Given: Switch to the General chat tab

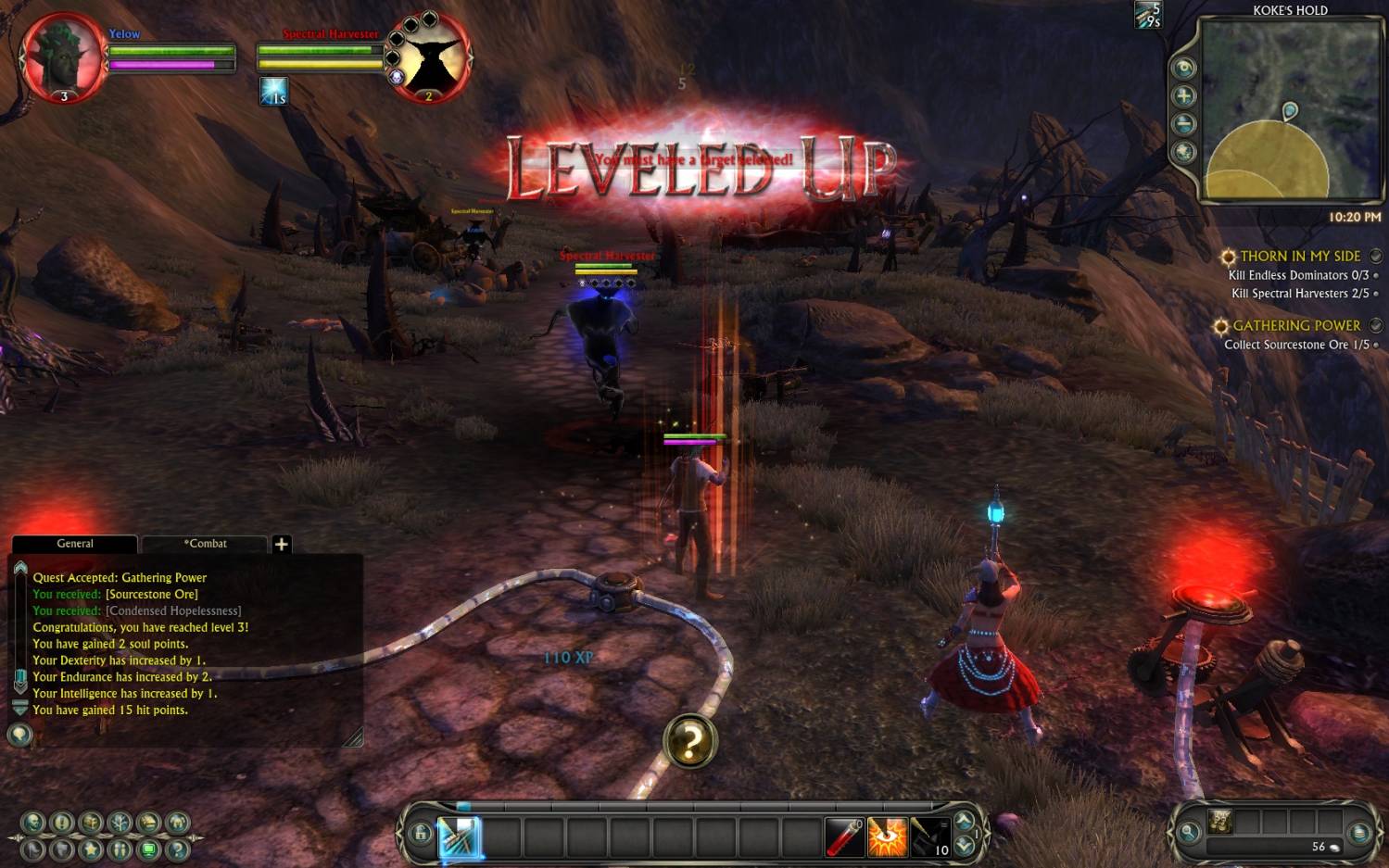Looking at the screenshot, I should [x=75, y=544].
